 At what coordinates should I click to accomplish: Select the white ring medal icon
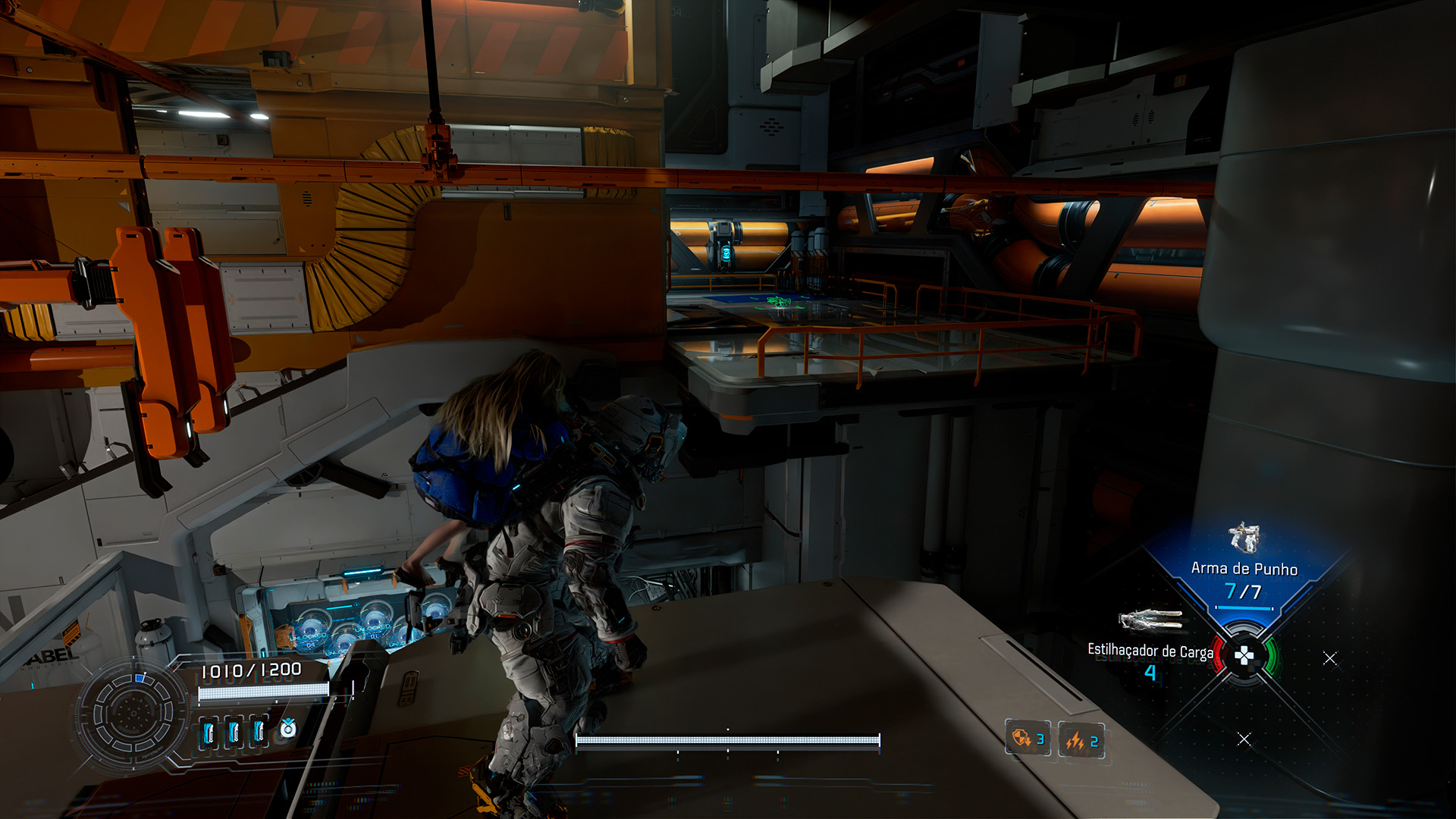(288, 730)
